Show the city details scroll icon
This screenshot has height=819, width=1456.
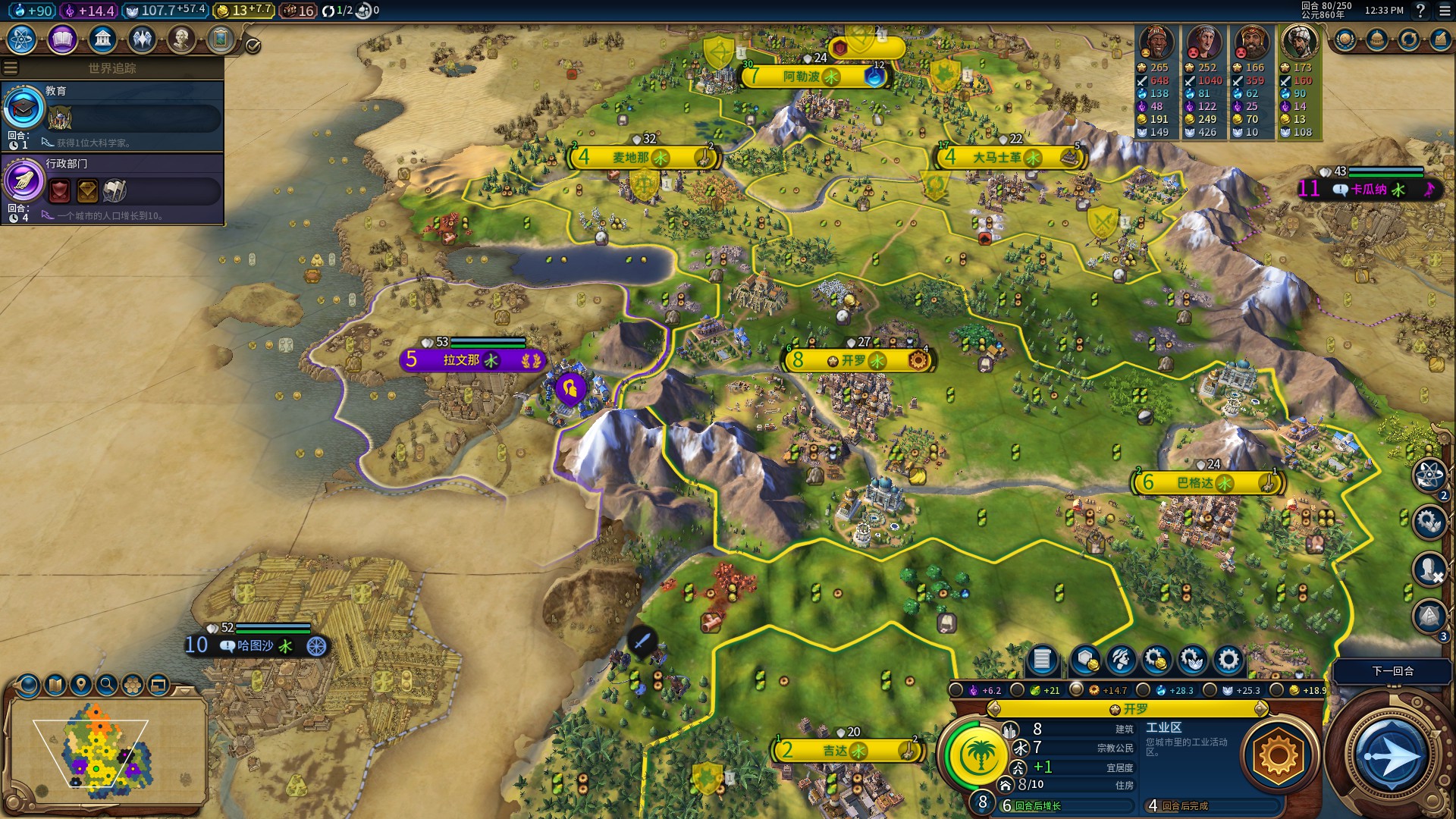[1042, 660]
